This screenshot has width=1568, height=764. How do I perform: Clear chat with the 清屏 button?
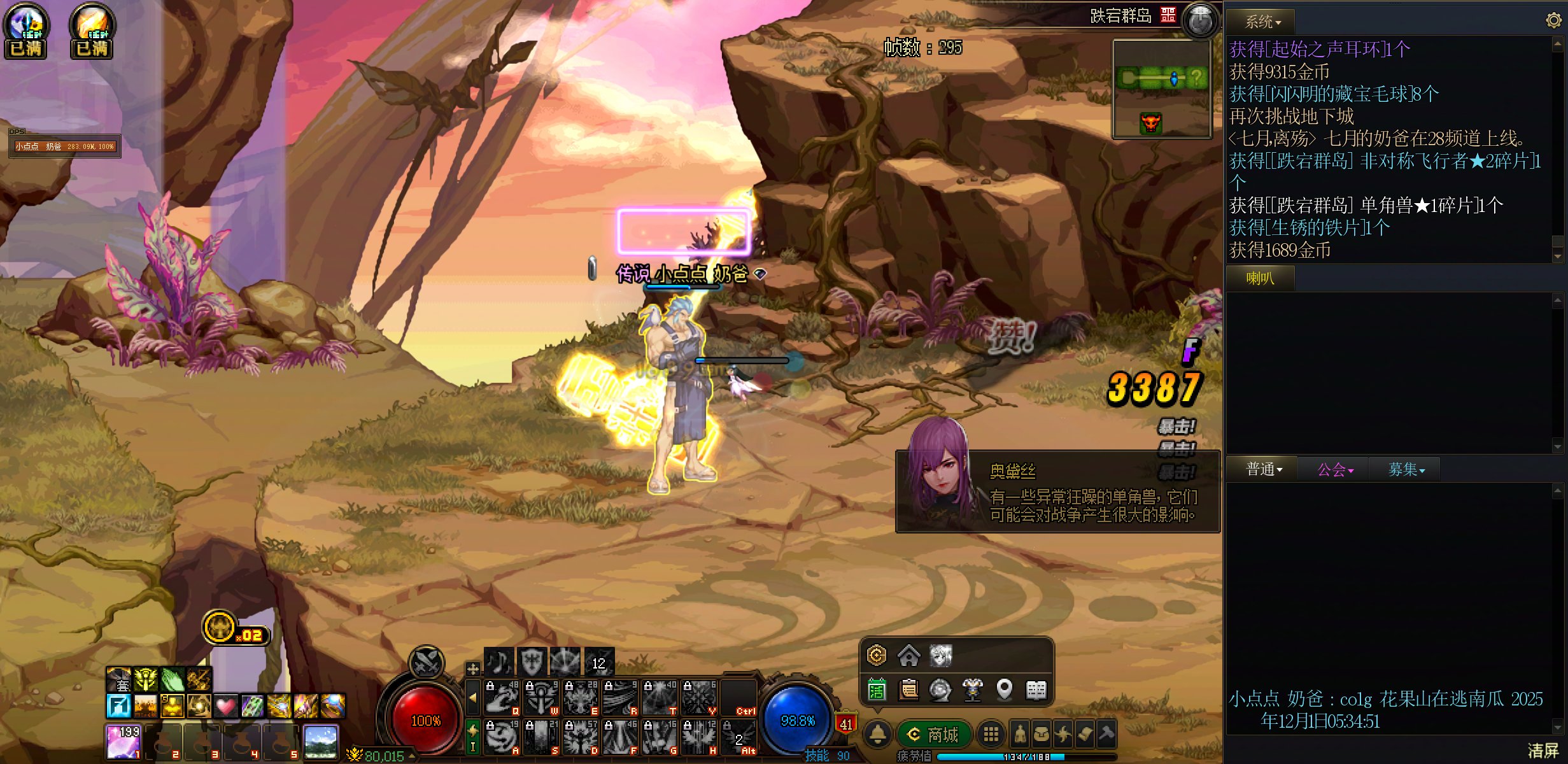pos(1543,751)
